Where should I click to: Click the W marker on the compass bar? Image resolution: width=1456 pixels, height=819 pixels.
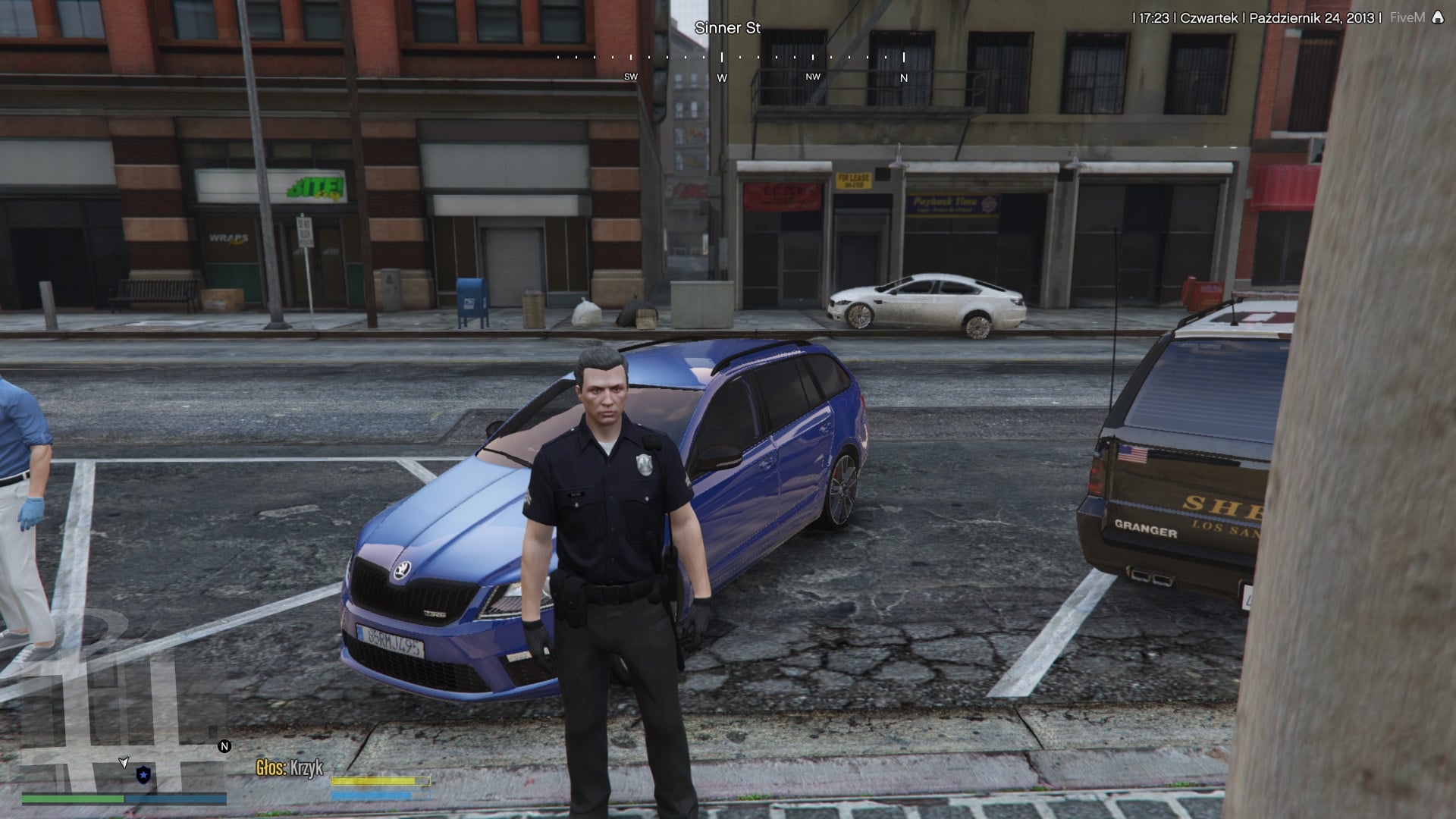click(x=720, y=77)
